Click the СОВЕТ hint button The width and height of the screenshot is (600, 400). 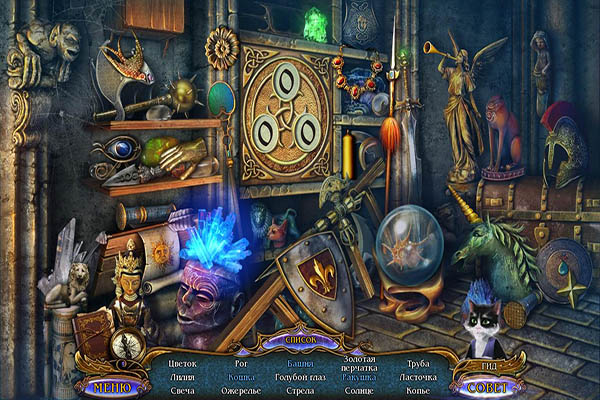coord(489,386)
